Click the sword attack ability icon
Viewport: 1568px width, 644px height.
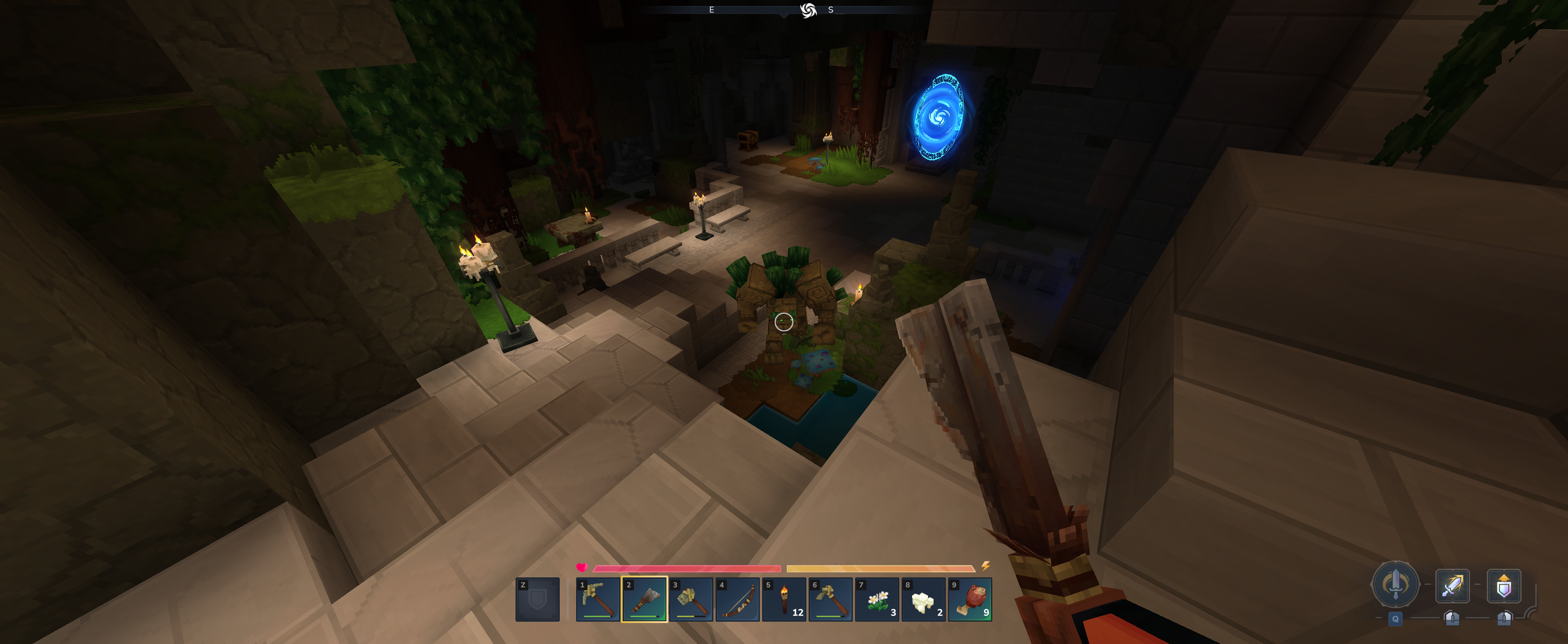click(1452, 586)
